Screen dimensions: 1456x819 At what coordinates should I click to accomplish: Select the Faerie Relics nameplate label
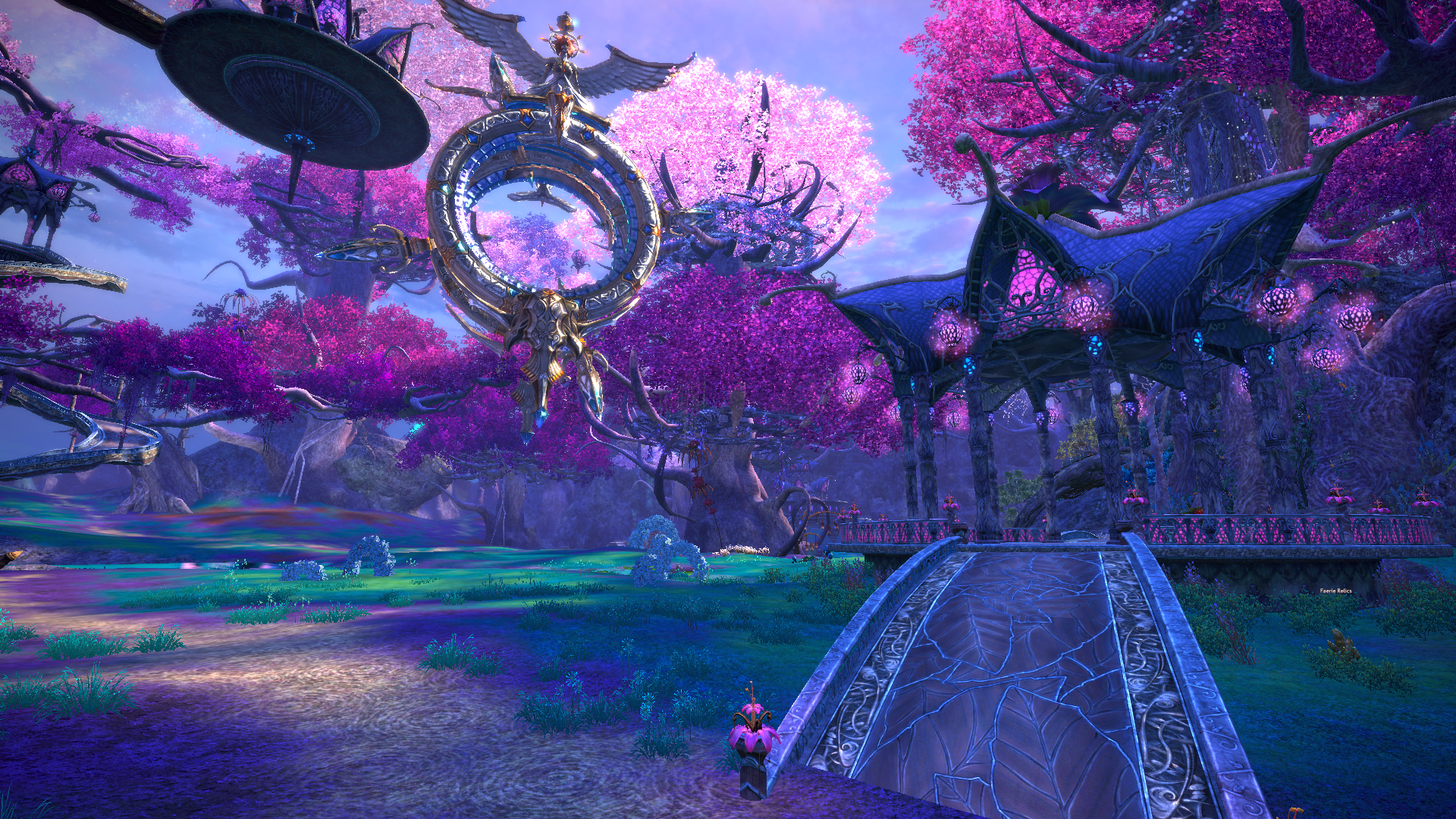(x=1335, y=591)
